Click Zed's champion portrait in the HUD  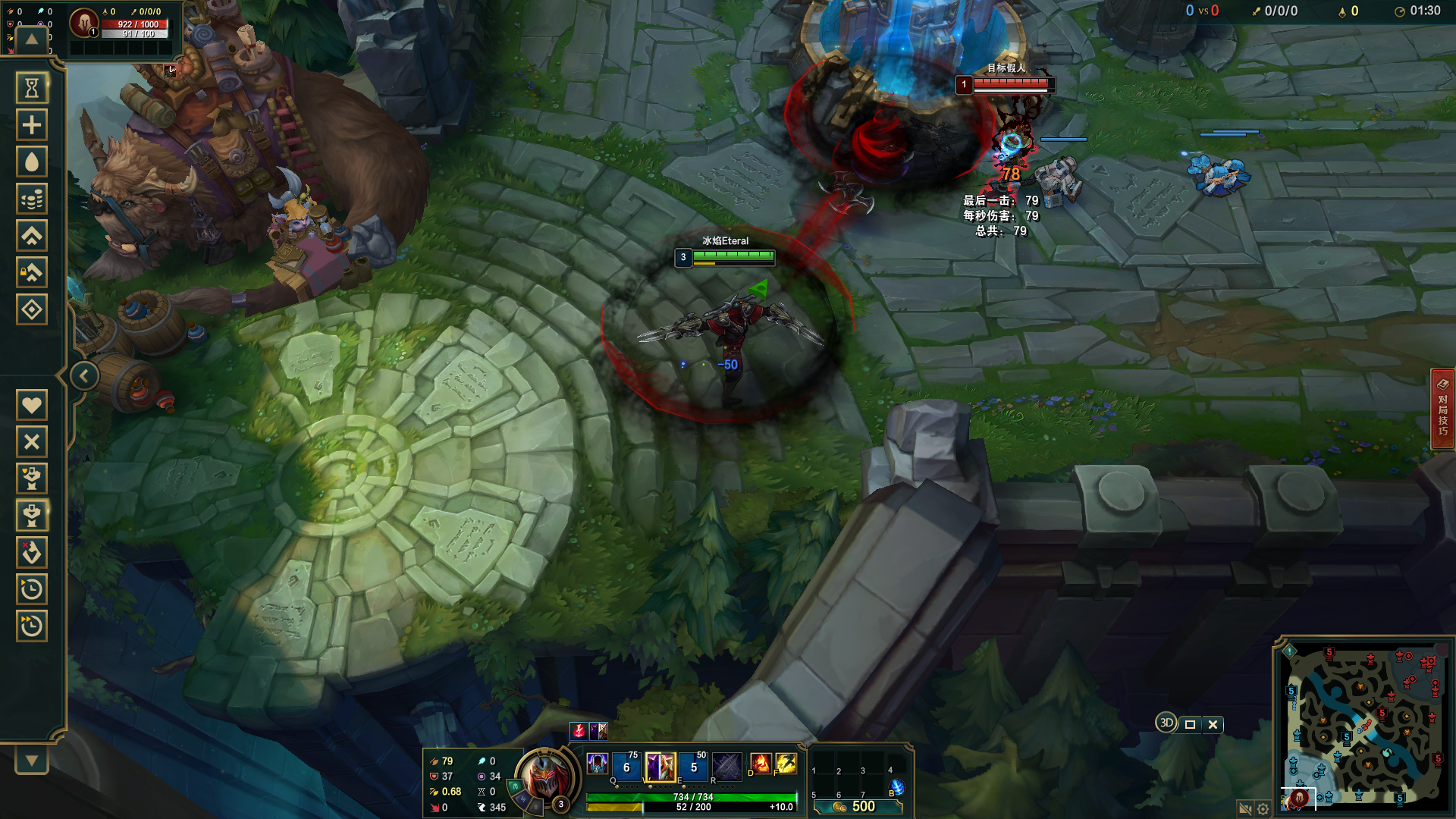[543, 777]
